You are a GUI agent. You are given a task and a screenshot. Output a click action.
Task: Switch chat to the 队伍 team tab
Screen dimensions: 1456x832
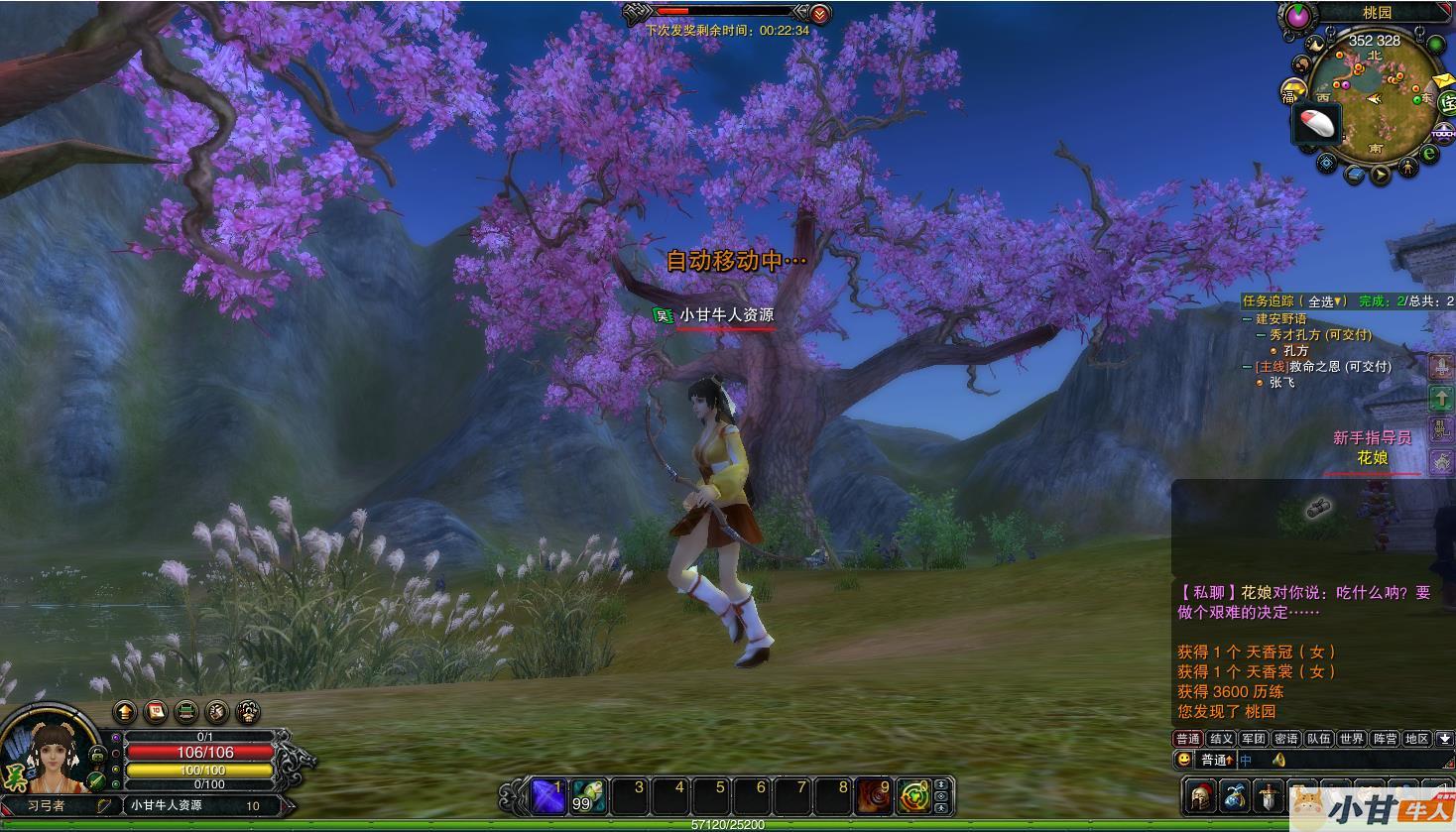click(1318, 739)
